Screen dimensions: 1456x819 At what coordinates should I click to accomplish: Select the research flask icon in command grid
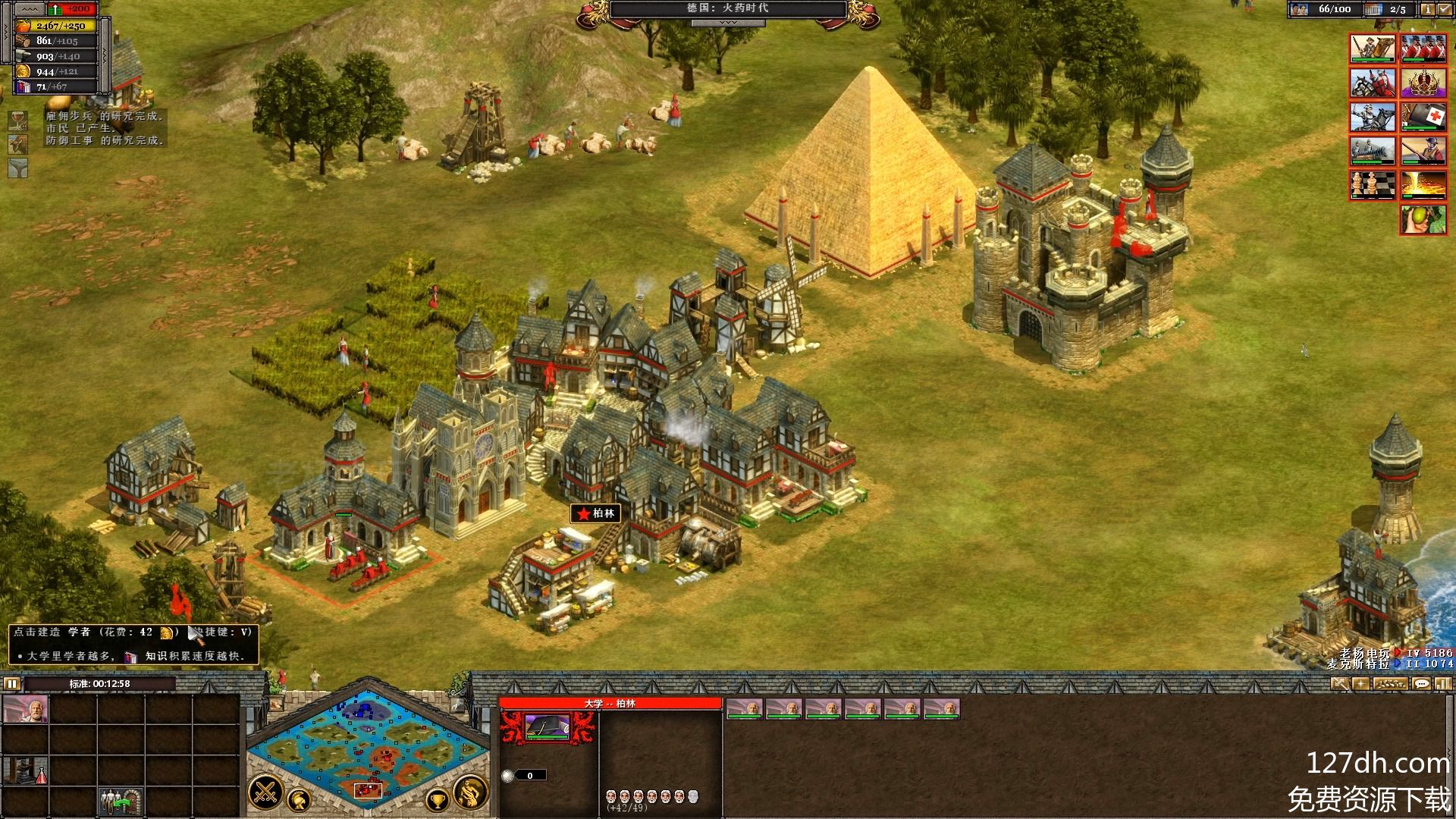click(26, 770)
